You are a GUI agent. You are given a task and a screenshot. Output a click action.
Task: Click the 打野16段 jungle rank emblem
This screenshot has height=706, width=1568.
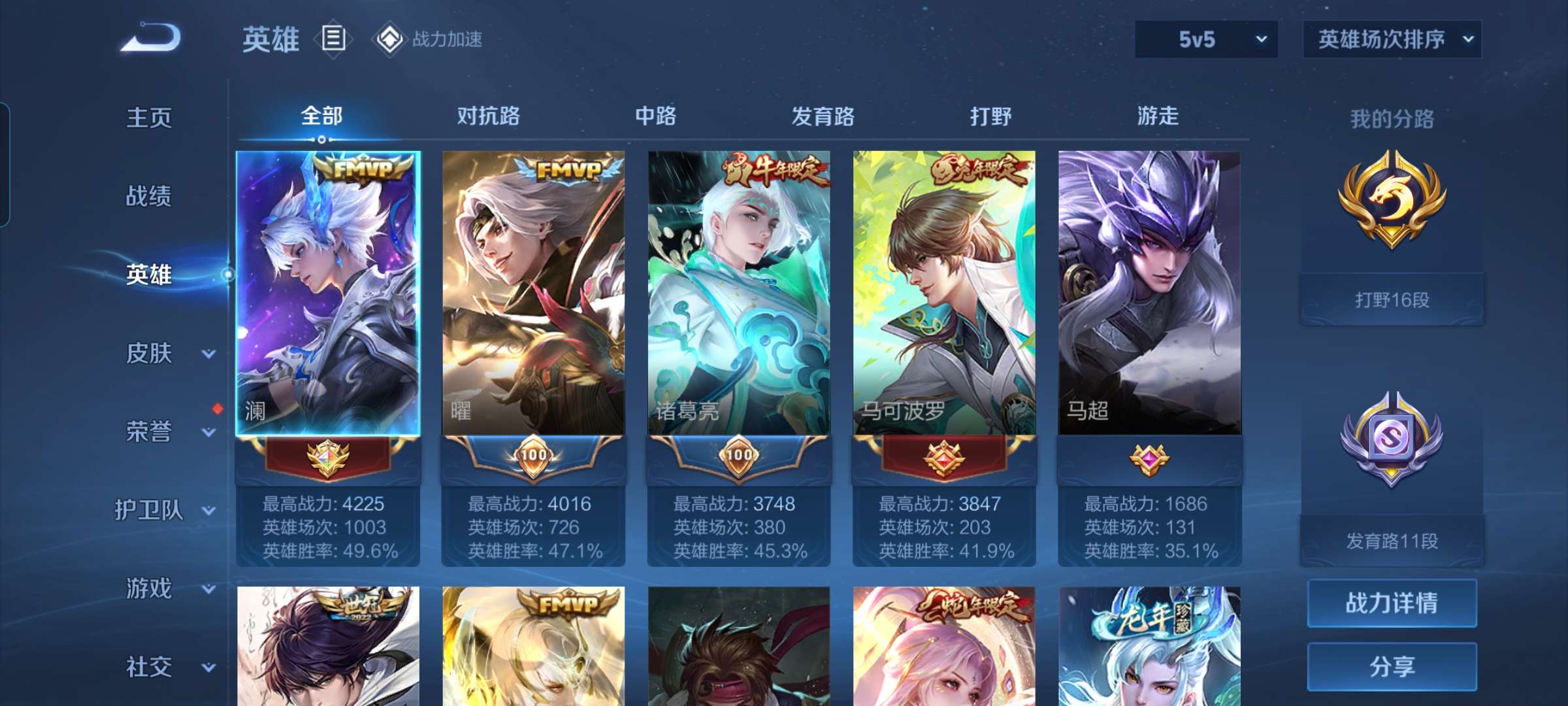pyautogui.click(x=1392, y=203)
